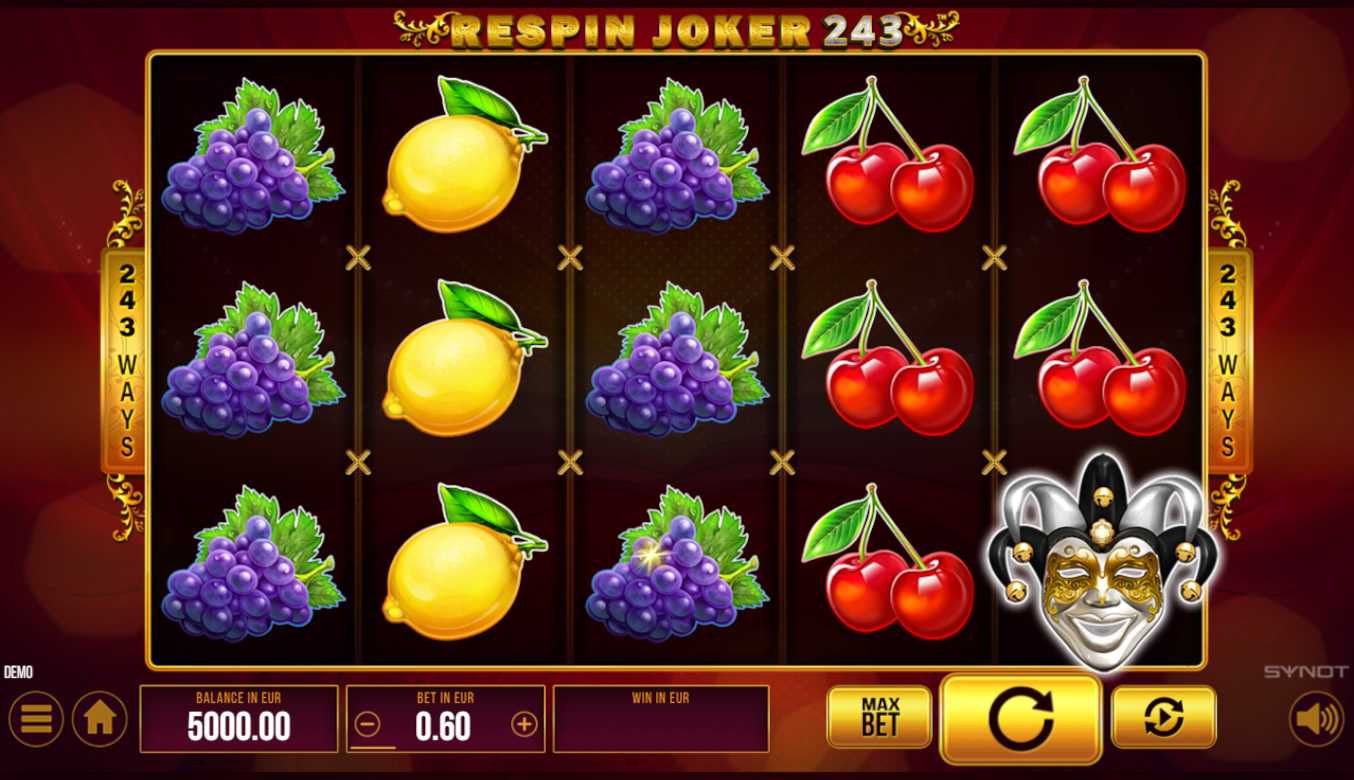Toggle the sound speaker
Viewport: 1354px width, 780px height.
coord(1315,719)
